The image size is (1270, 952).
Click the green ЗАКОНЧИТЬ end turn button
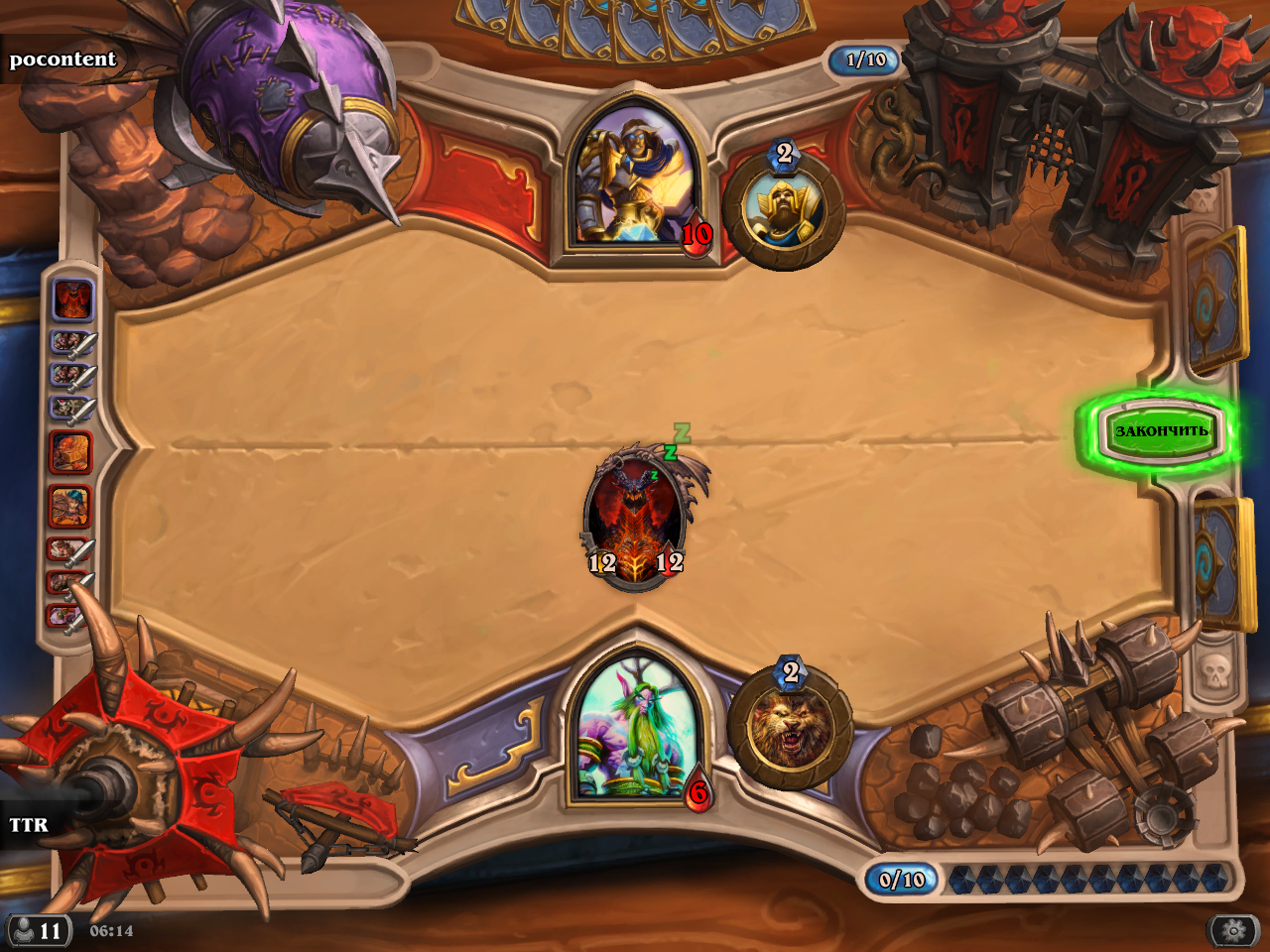point(1161,430)
